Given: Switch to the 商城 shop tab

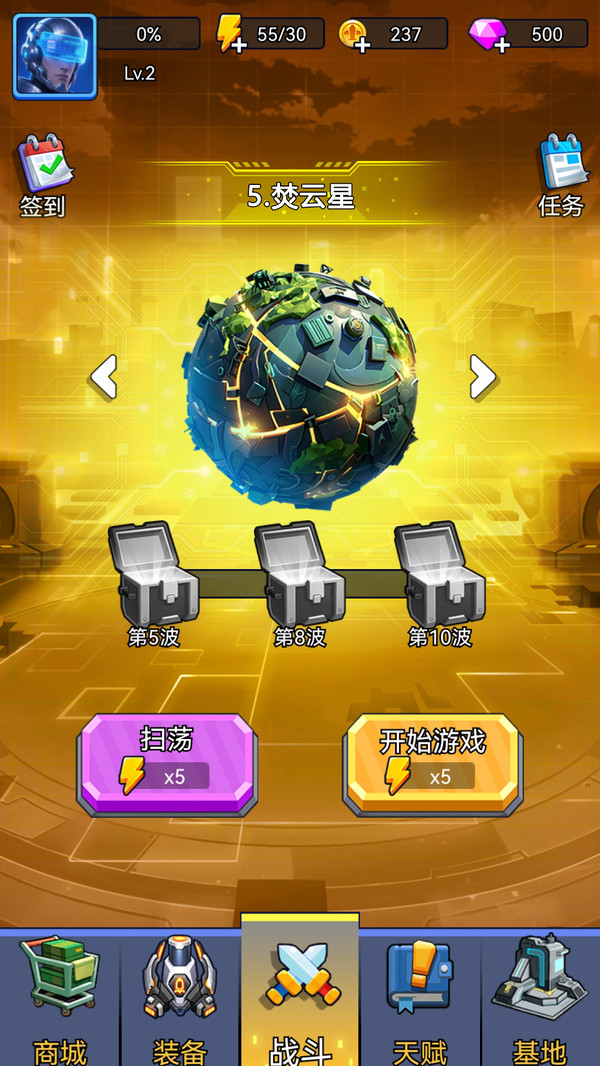Looking at the screenshot, I should pos(60,995).
